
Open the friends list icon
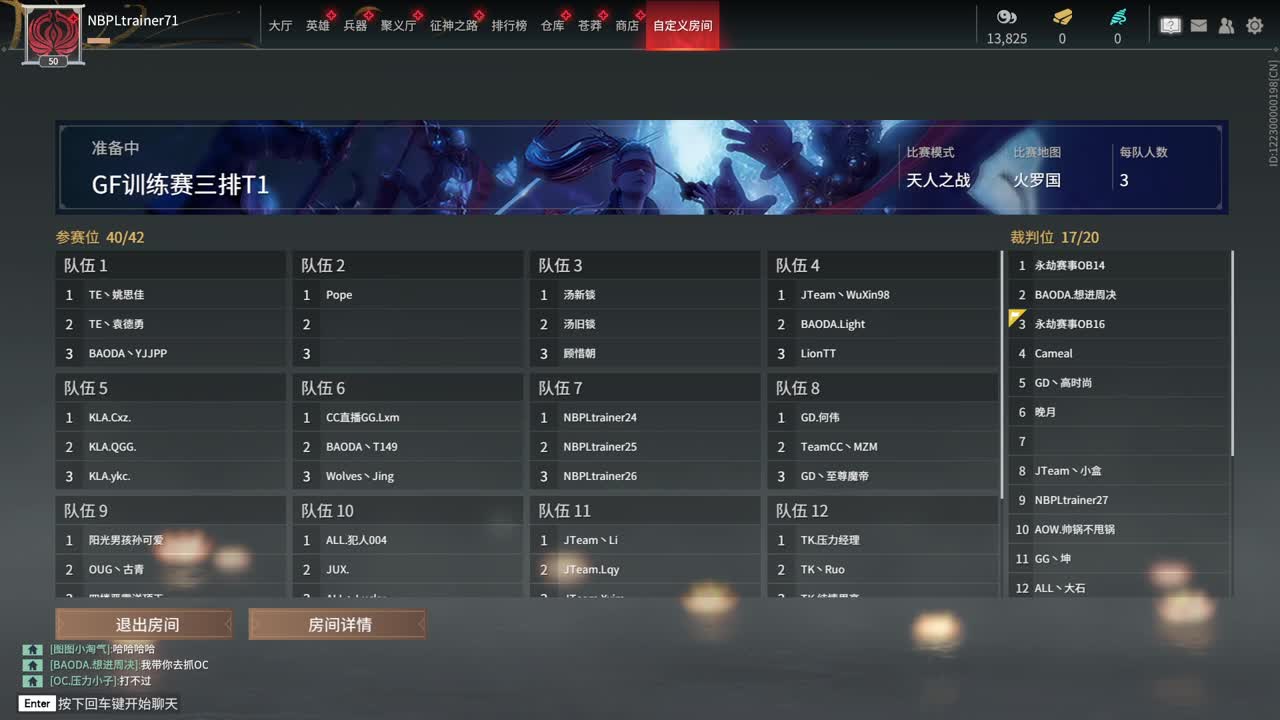click(1226, 25)
